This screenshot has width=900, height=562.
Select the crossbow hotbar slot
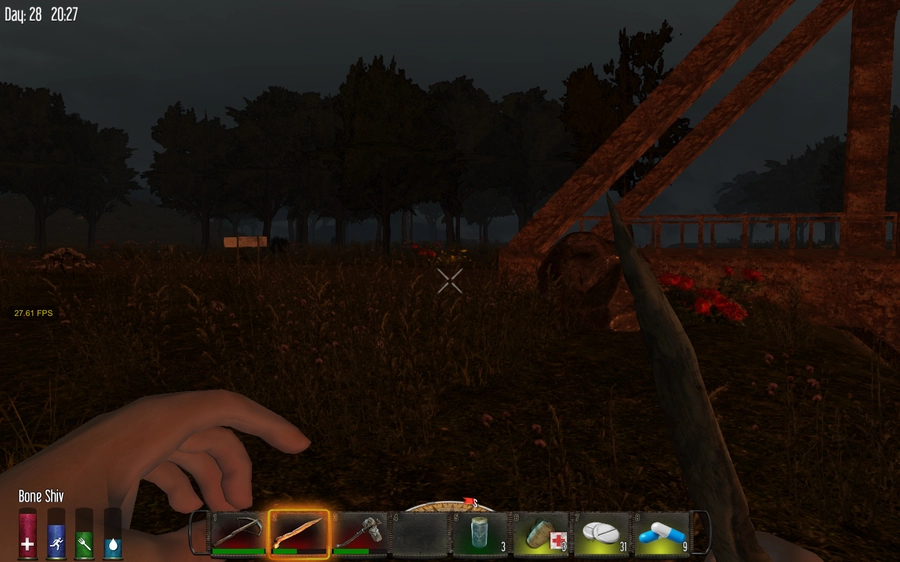tap(238, 533)
